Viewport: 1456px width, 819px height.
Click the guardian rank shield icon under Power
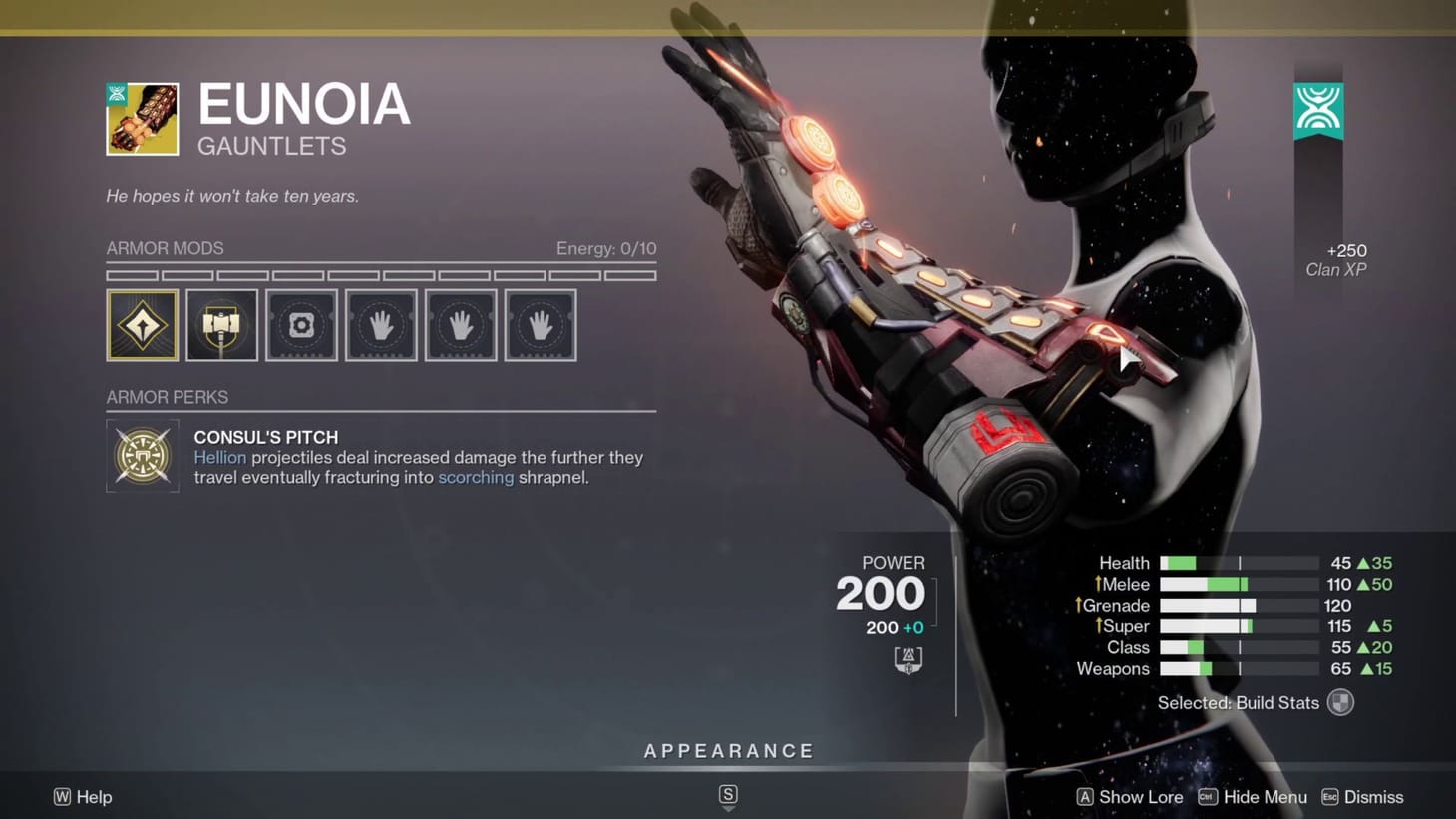pos(908,658)
